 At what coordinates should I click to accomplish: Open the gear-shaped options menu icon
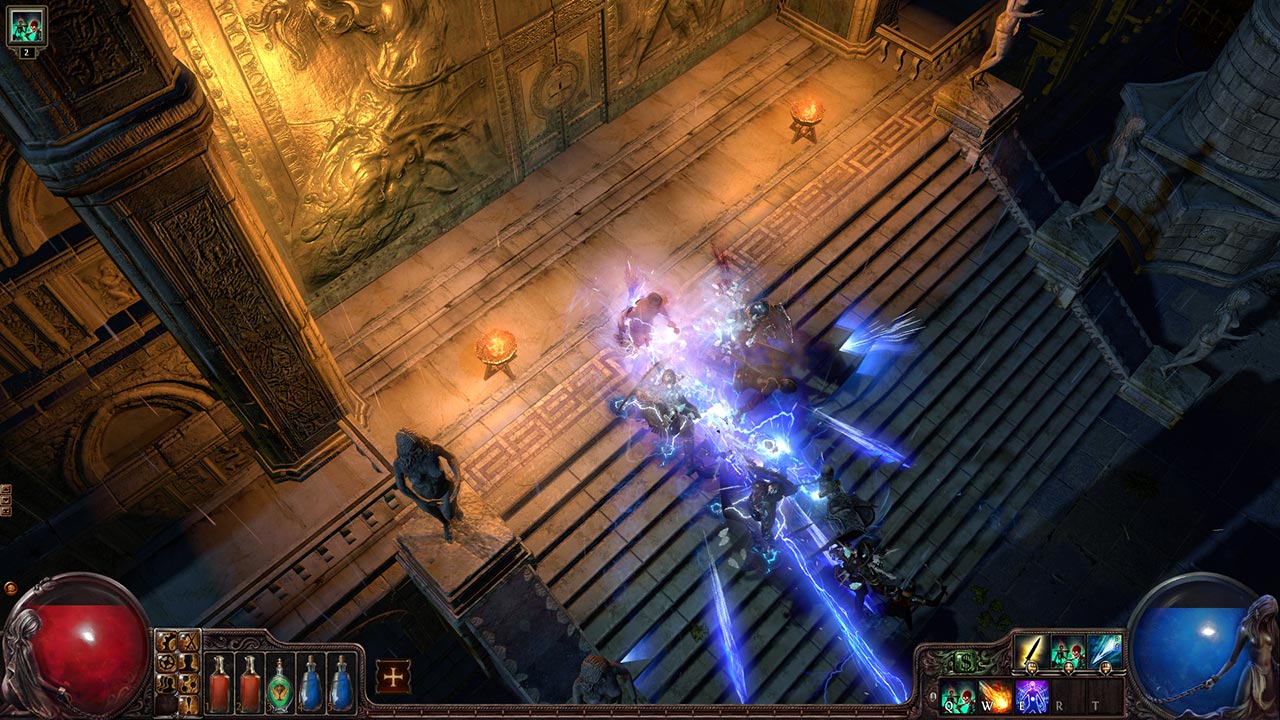pyautogui.click(x=167, y=661)
